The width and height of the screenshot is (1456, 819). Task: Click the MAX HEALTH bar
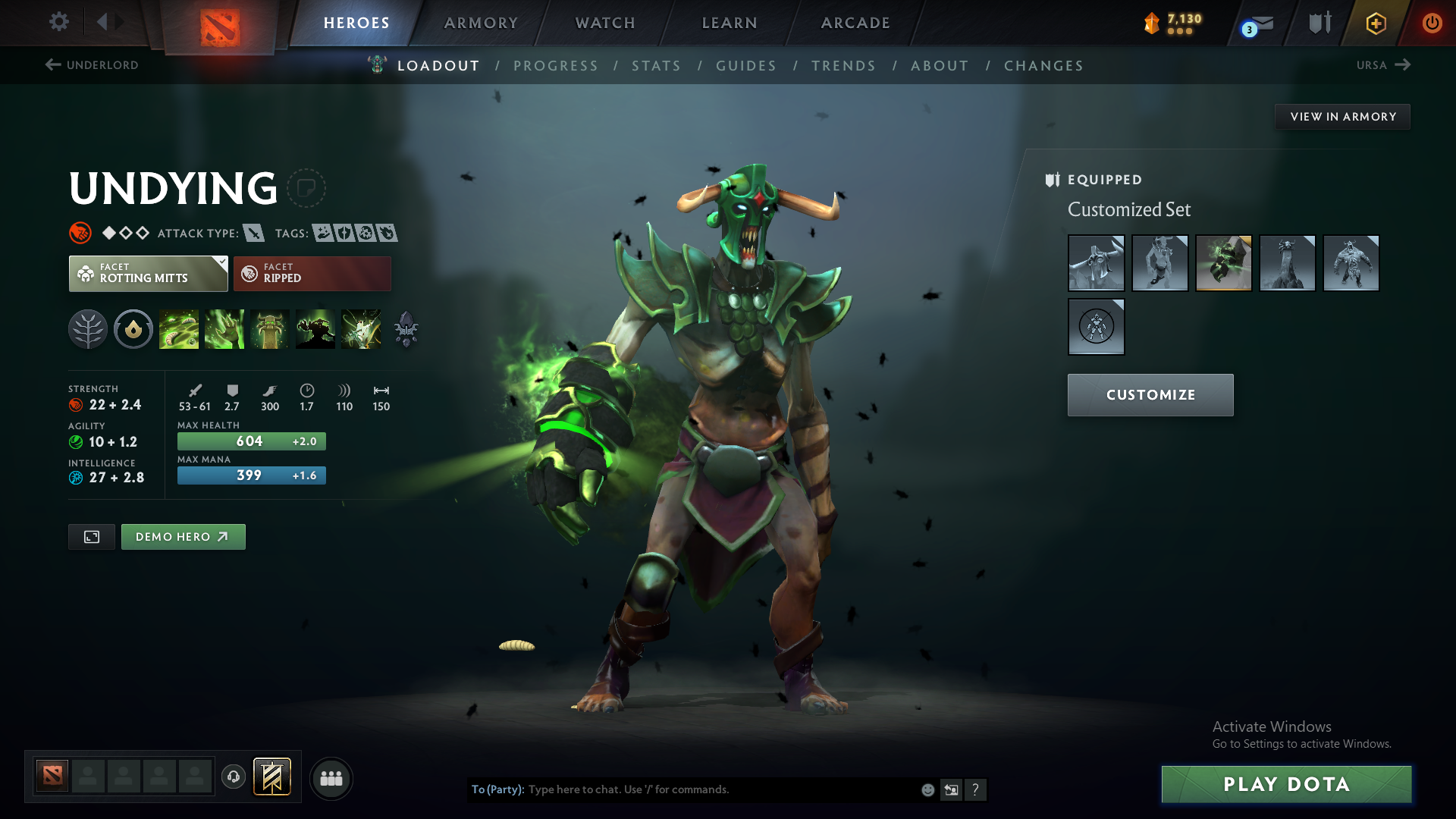tap(251, 441)
